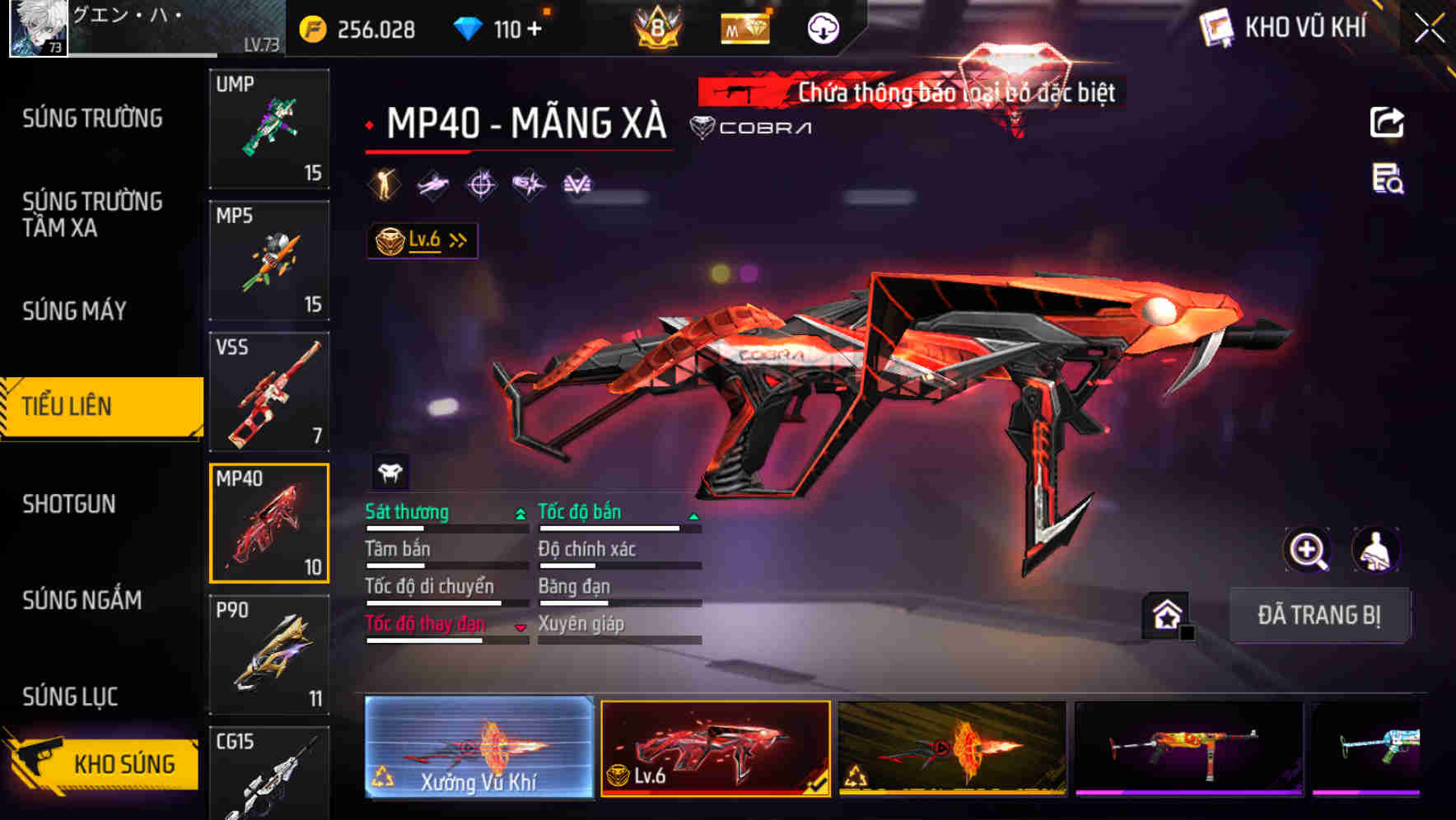Open the M diamond membership badge icon
Screen dimensions: 1456x820
[x=745, y=28]
